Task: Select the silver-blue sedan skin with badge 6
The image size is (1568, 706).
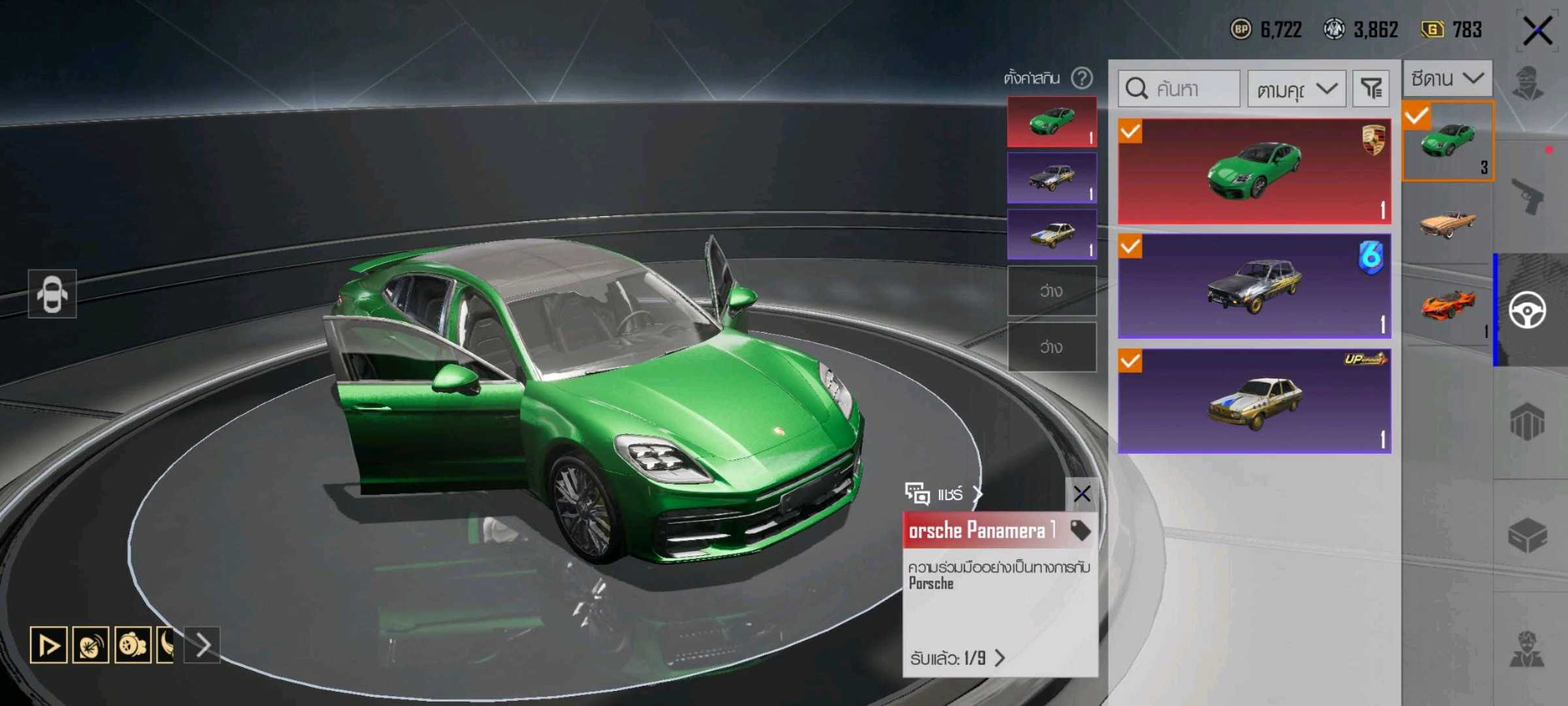Action: coord(1254,286)
